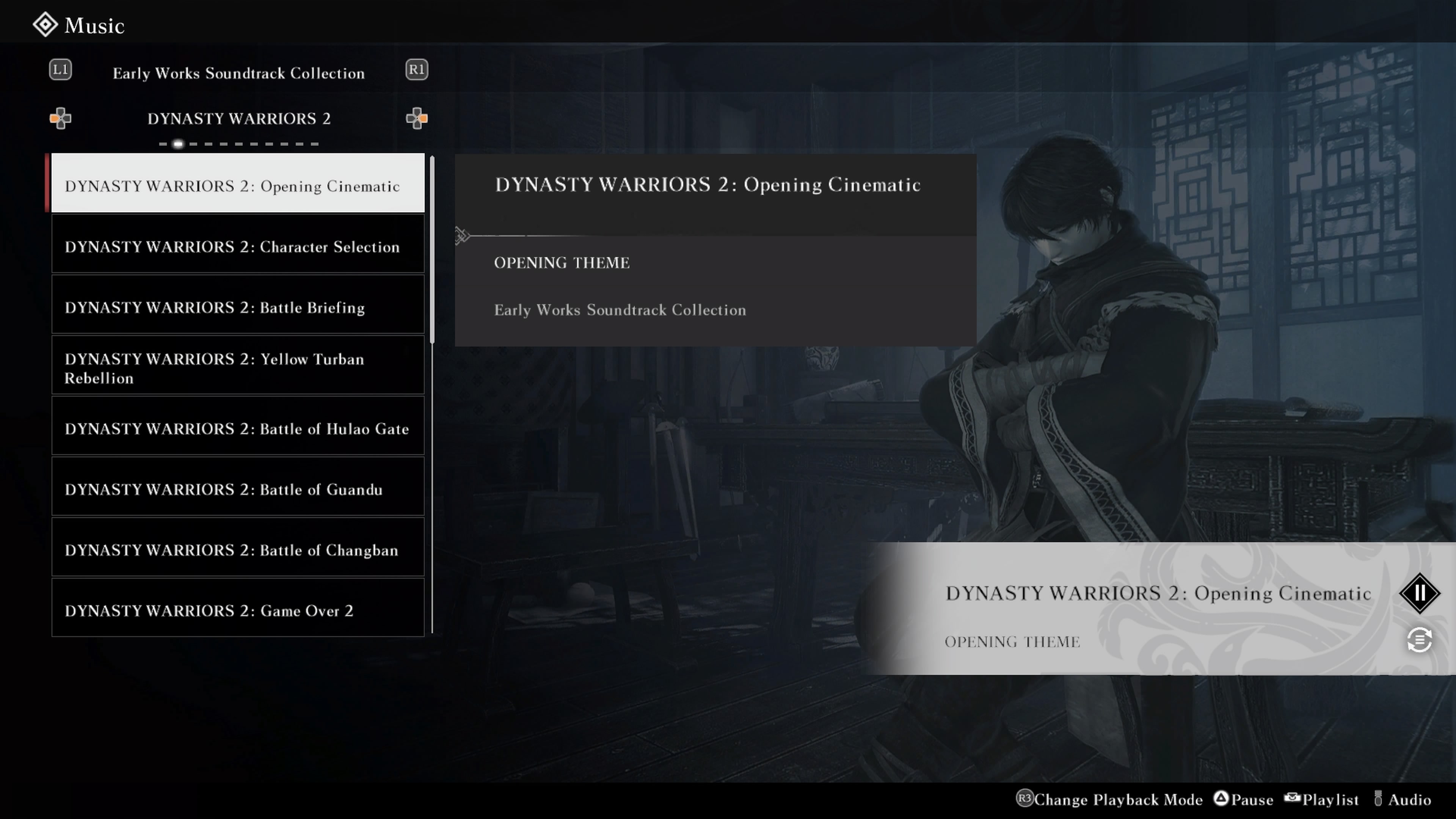Select the DYNASTY WARRIORS 2 album title
The height and width of the screenshot is (819, 1456).
(238, 119)
